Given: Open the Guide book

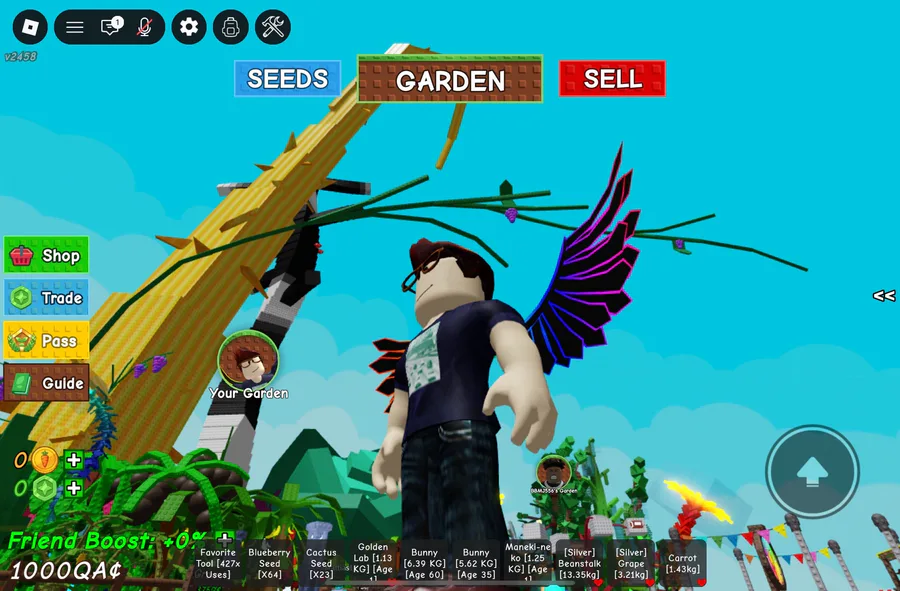Looking at the screenshot, I should tap(47, 382).
